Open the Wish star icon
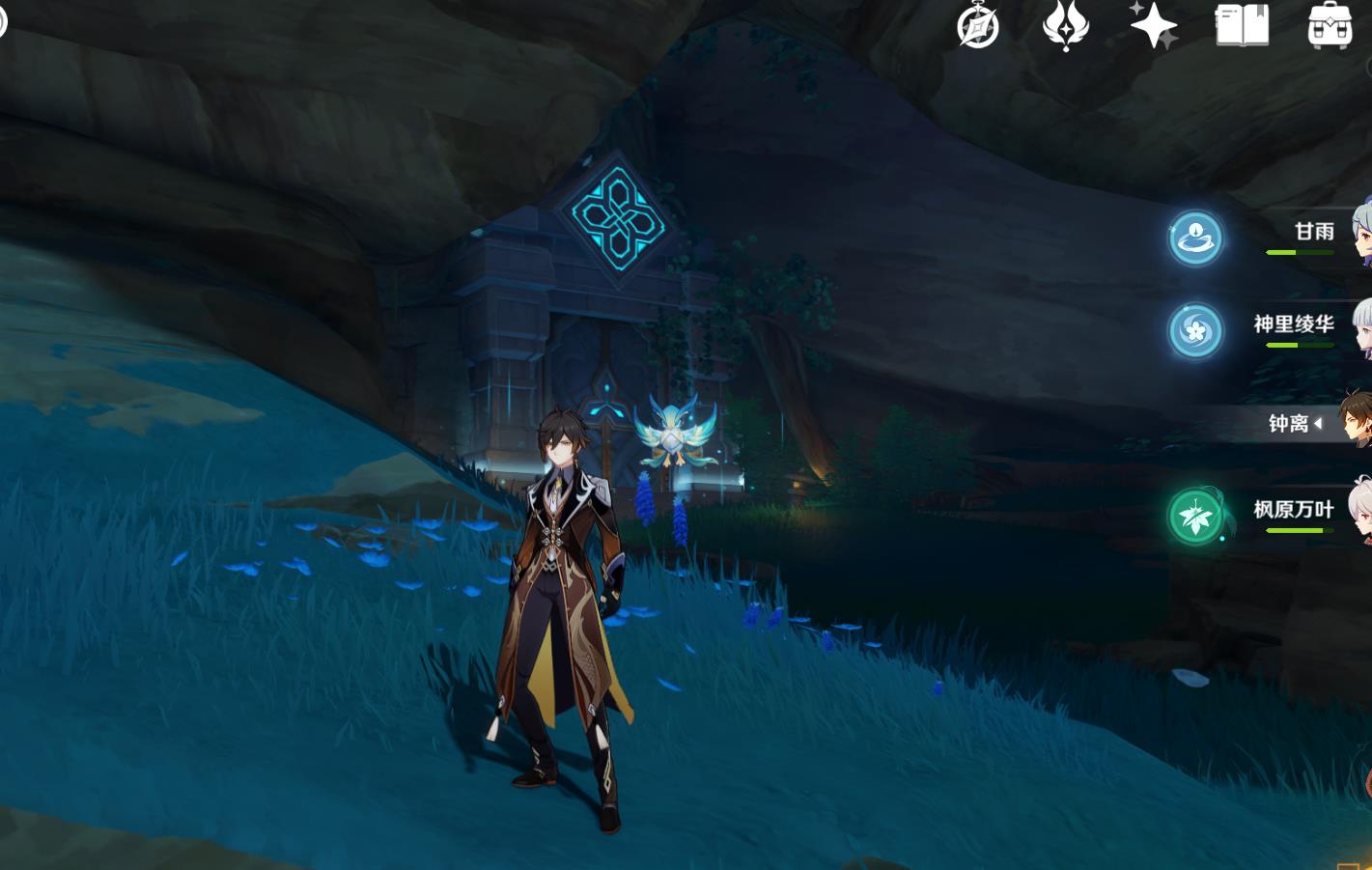Screen dimensions: 1372x870 pos(1154,25)
